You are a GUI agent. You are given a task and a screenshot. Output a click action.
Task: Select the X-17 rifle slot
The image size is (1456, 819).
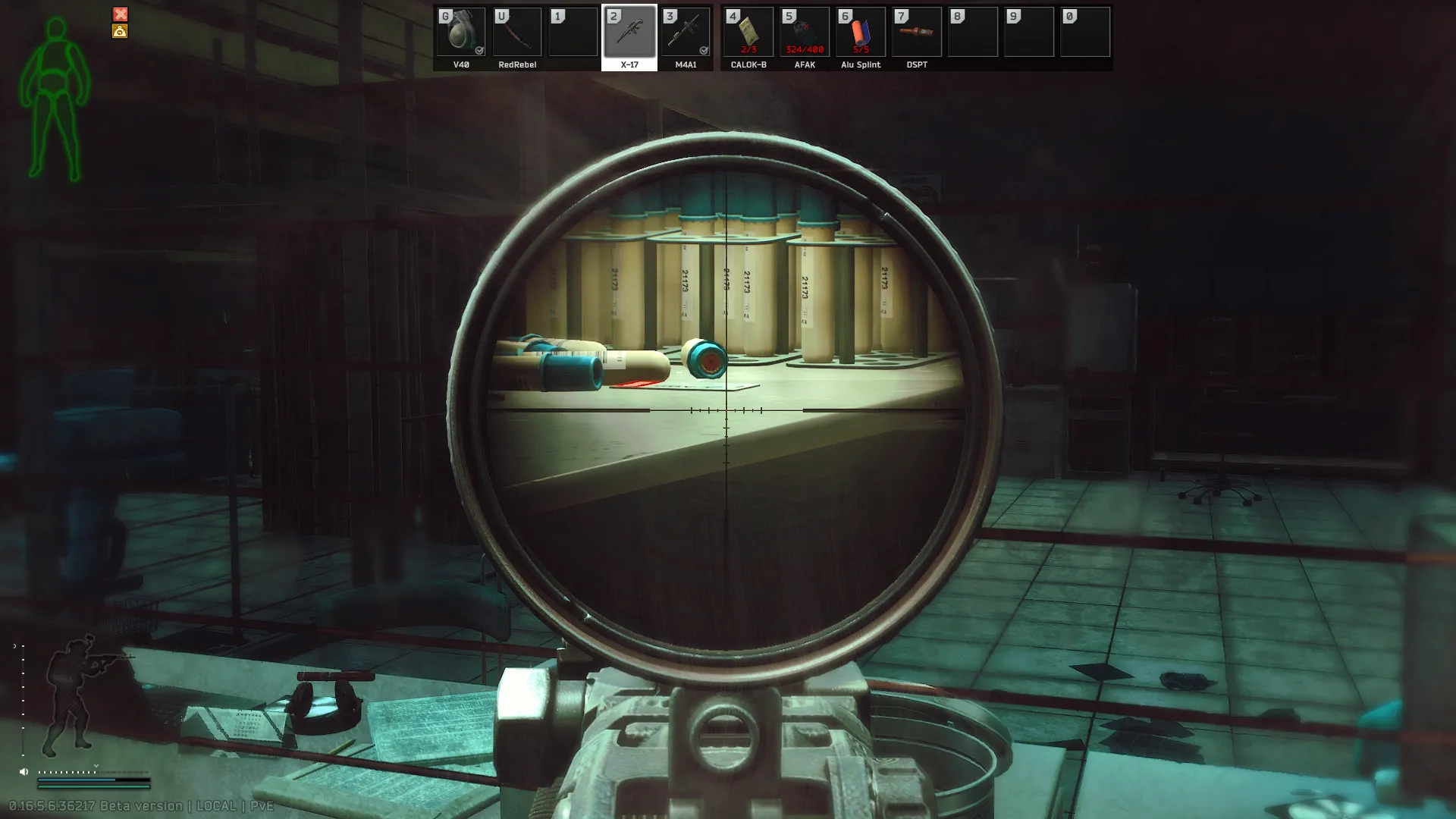click(629, 33)
